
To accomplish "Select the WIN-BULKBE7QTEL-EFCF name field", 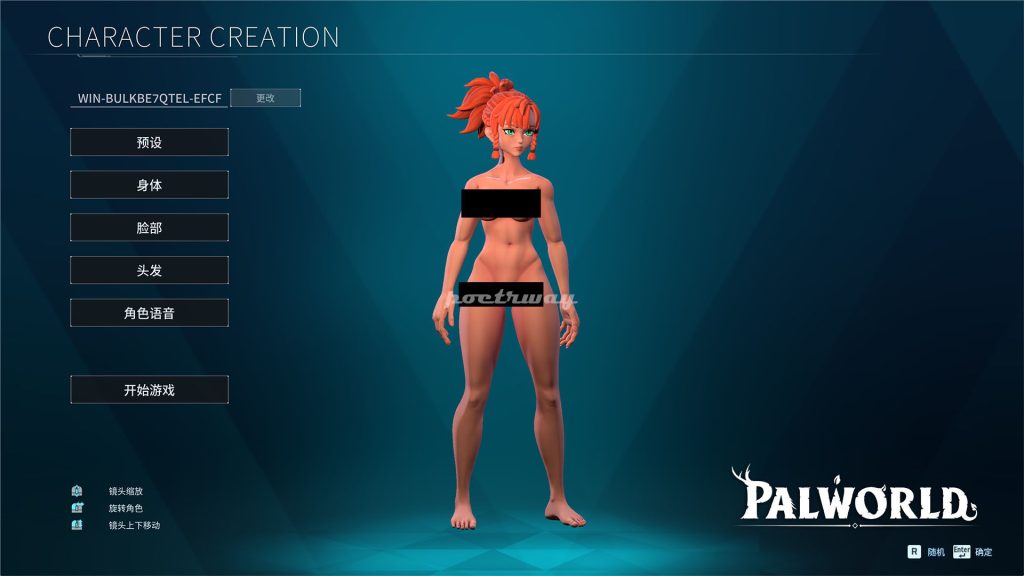I will [150, 98].
